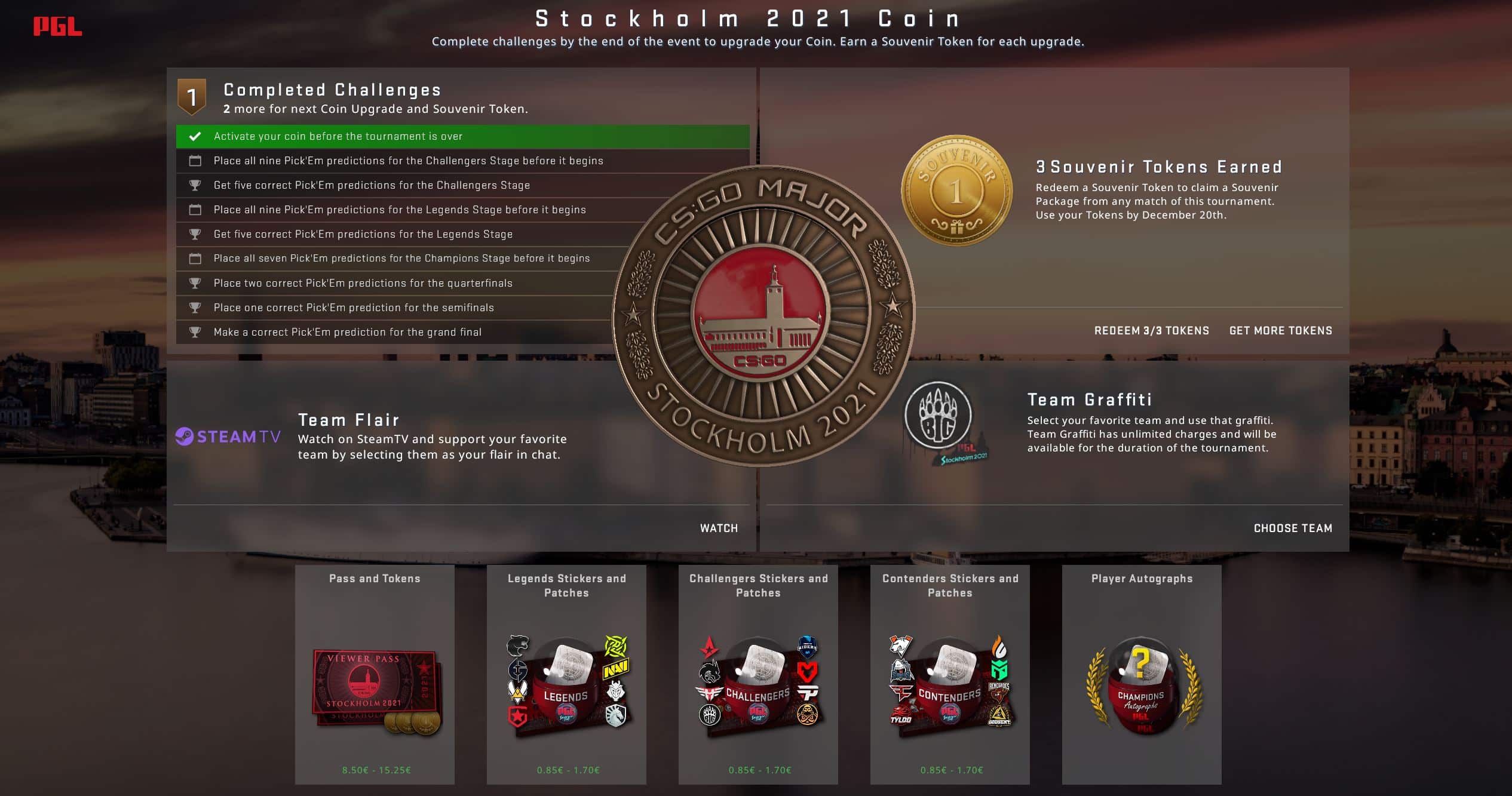The width and height of the screenshot is (1512, 796).
Task: Select Legends Stickers and Patches tile
Action: [566, 674]
